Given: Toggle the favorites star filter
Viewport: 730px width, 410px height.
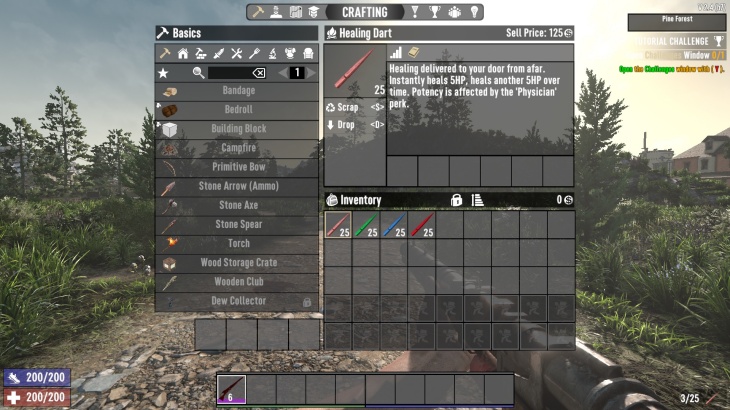Looking at the screenshot, I should (164, 73).
